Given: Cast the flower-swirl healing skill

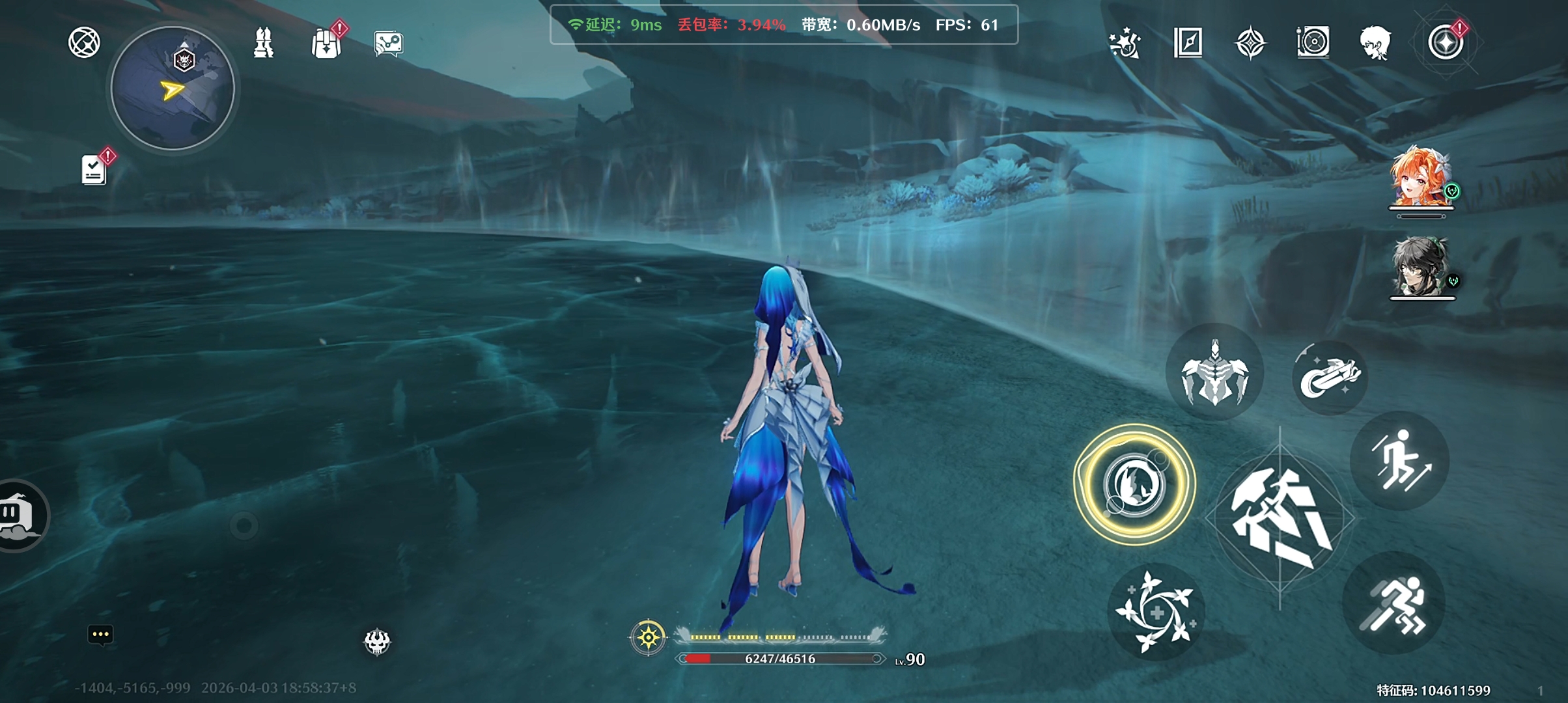Looking at the screenshot, I should [1156, 612].
